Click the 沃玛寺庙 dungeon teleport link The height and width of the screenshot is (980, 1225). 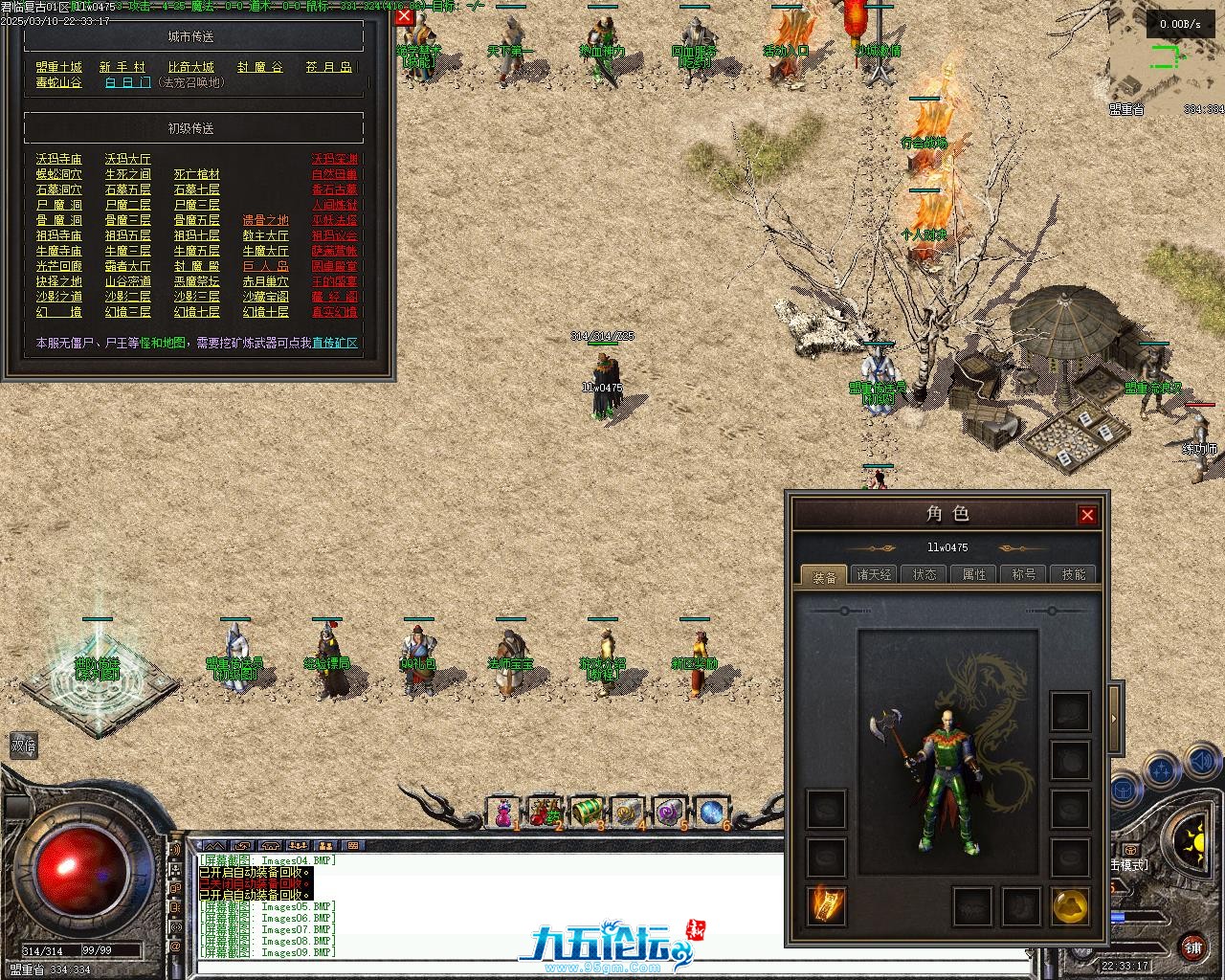(x=58, y=159)
